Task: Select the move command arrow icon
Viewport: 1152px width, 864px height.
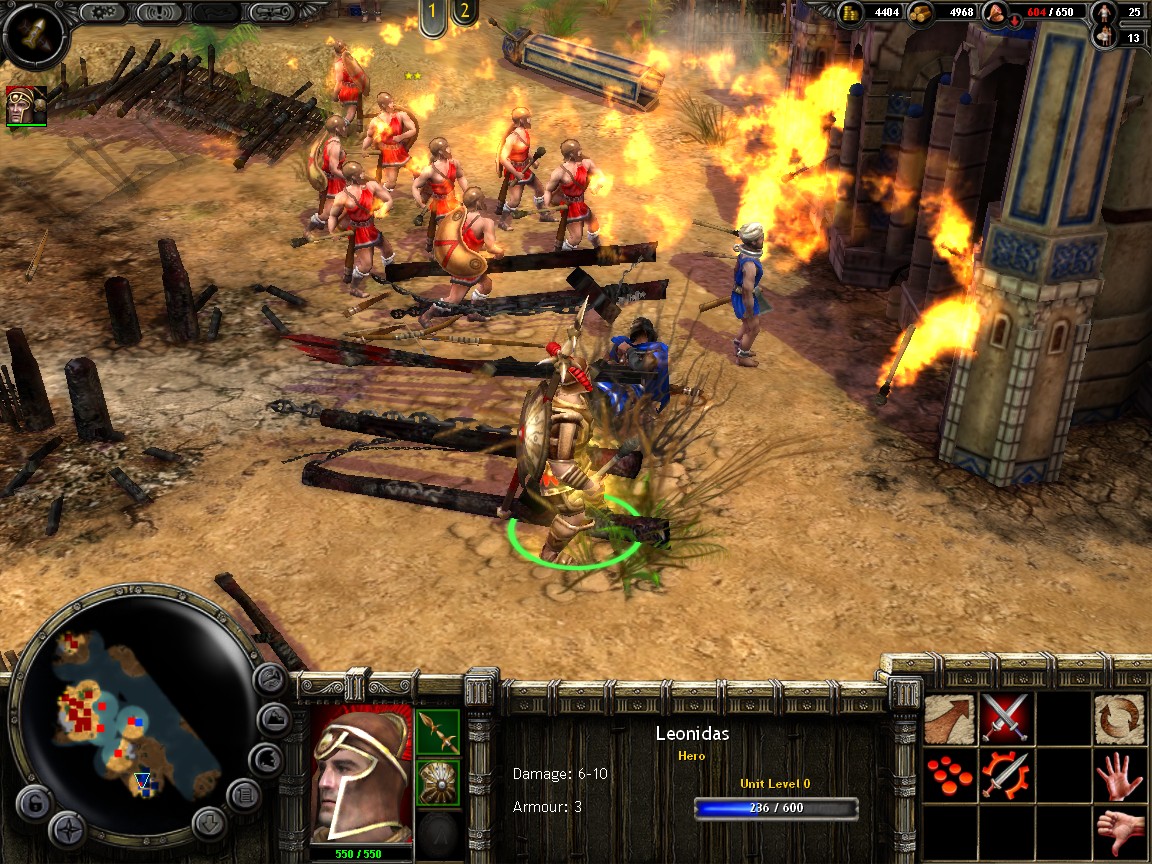Action: pyautogui.click(x=949, y=718)
